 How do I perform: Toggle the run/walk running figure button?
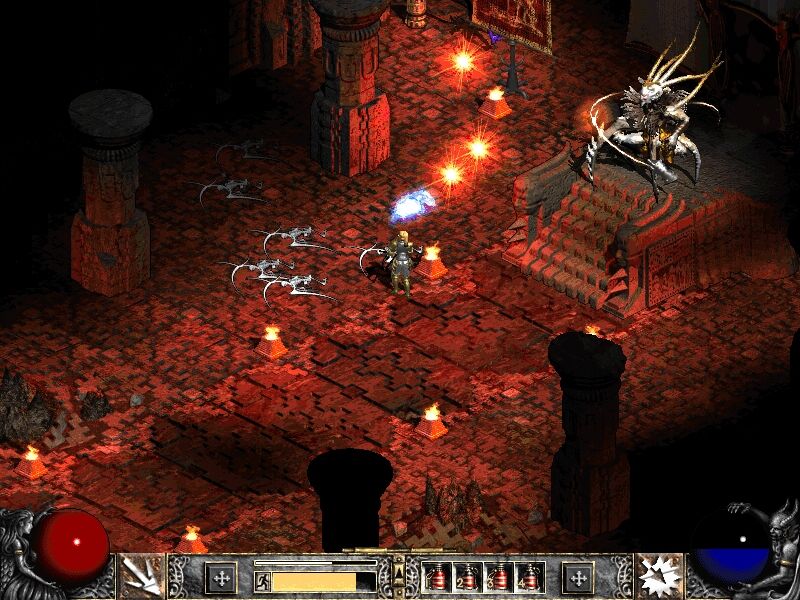262,580
